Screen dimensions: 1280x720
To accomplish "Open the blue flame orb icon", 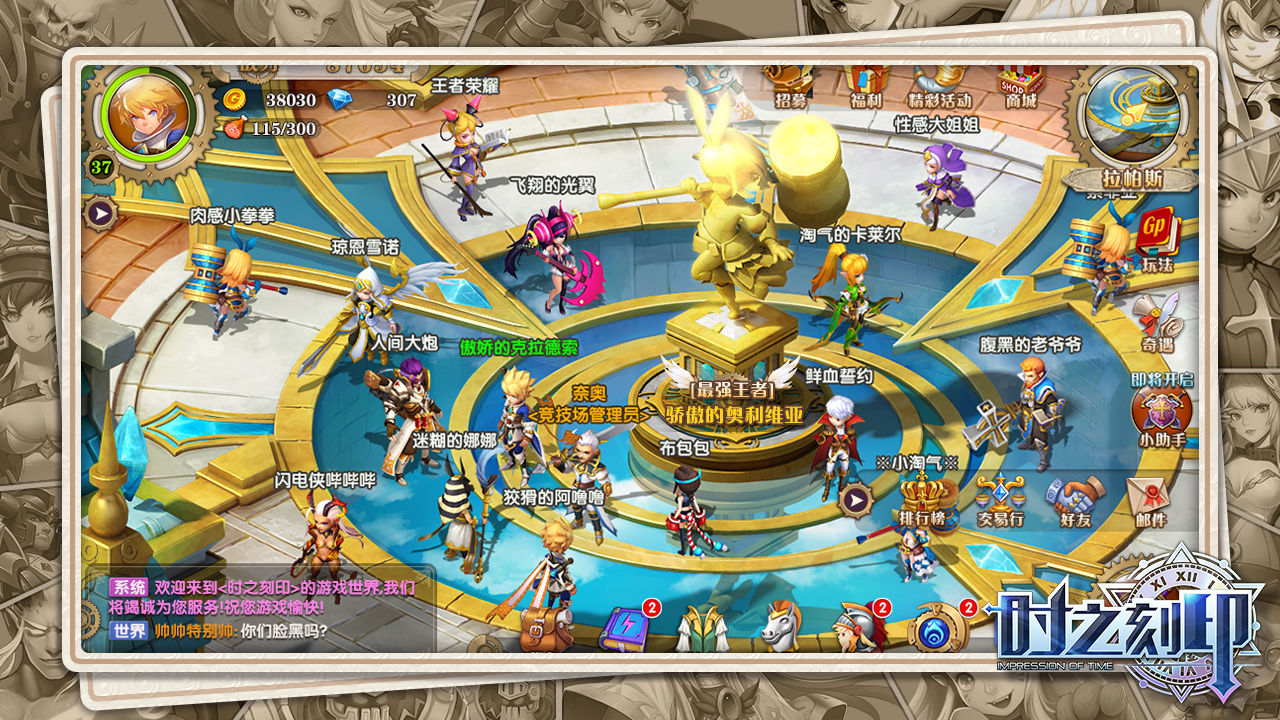I will coord(940,627).
